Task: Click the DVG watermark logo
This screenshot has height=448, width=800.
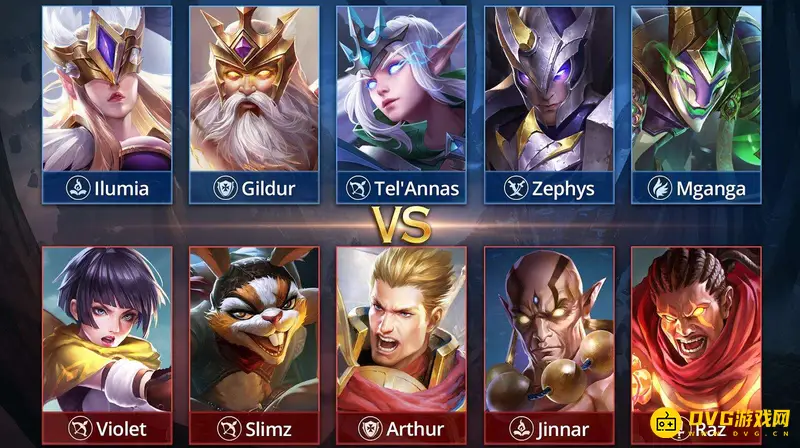Action: 733,425
